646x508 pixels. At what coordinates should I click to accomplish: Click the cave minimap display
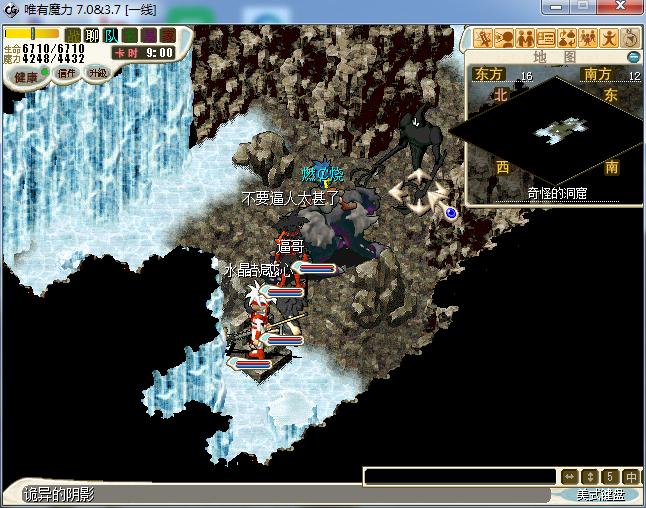point(557,128)
